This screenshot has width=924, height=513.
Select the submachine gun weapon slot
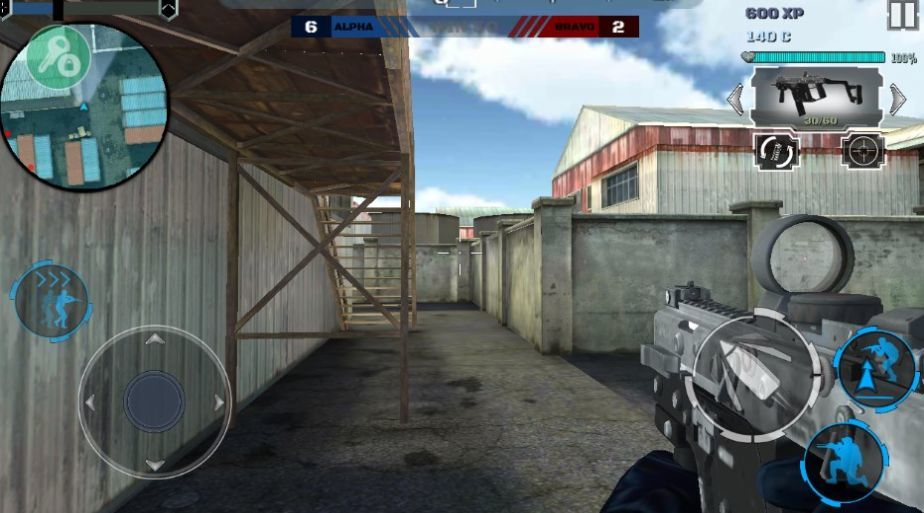click(816, 97)
